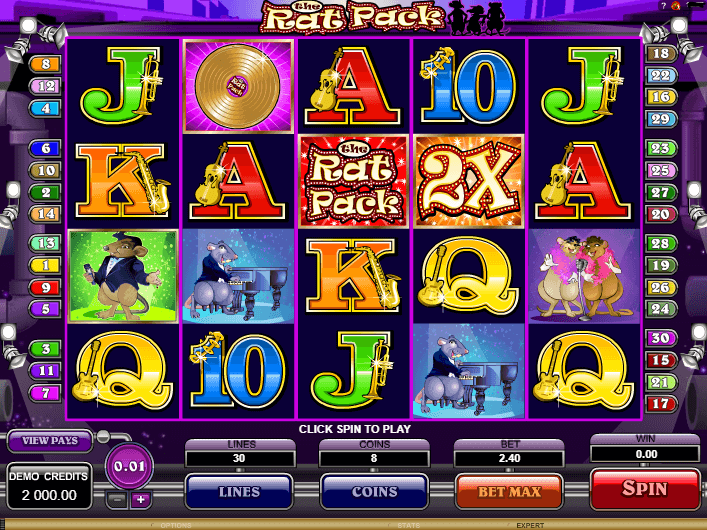This screenshot has height=530, width=707.
Task: Open the Options menu on the bottom bar
Action: [x=176, y=524]
